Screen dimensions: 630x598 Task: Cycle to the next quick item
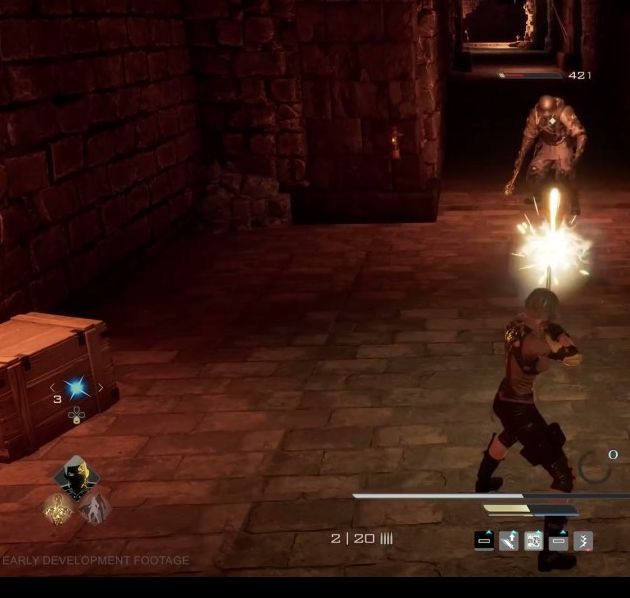pos(100,388)
